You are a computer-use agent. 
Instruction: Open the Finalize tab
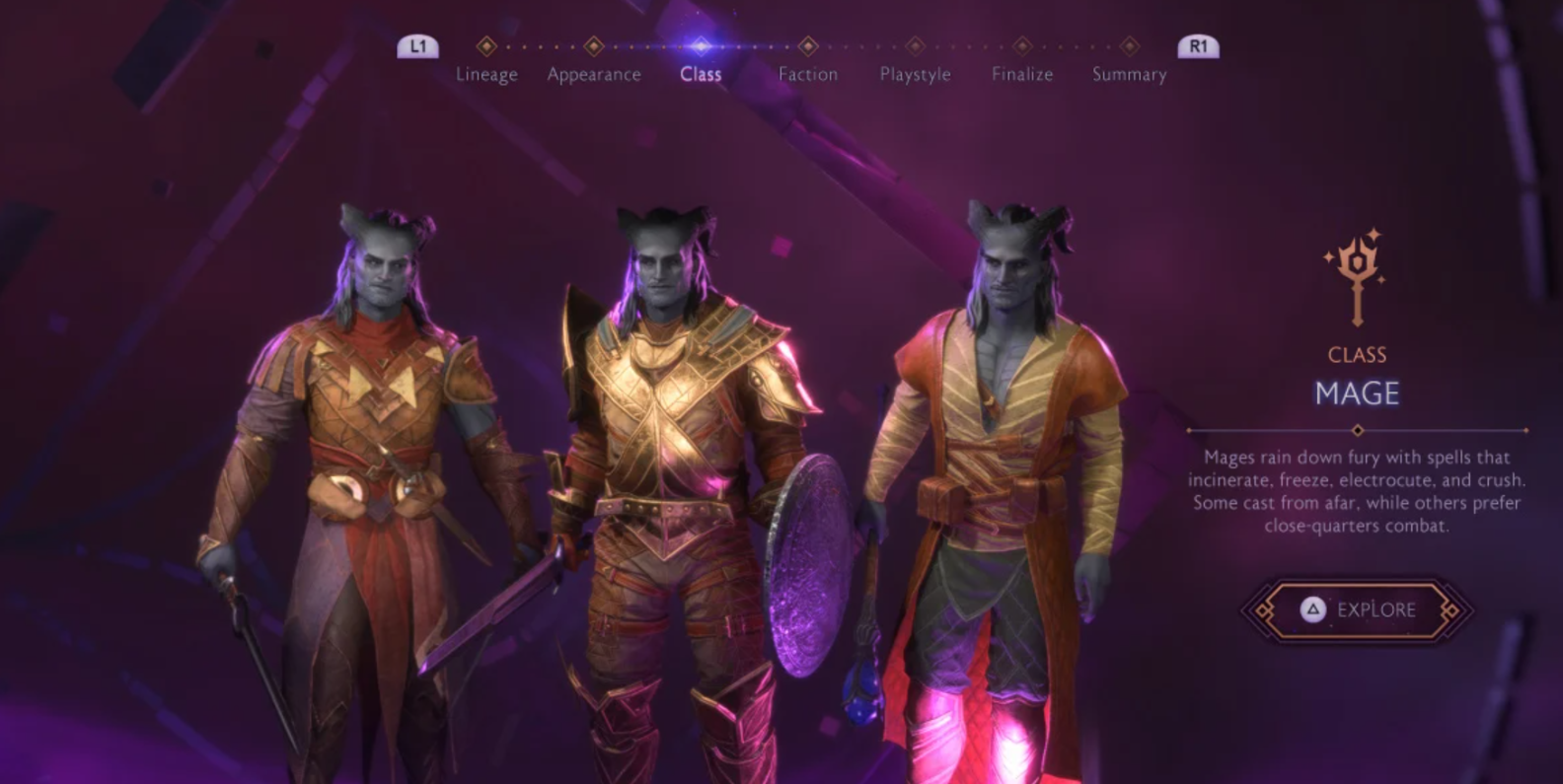(x=1022, y=74)
